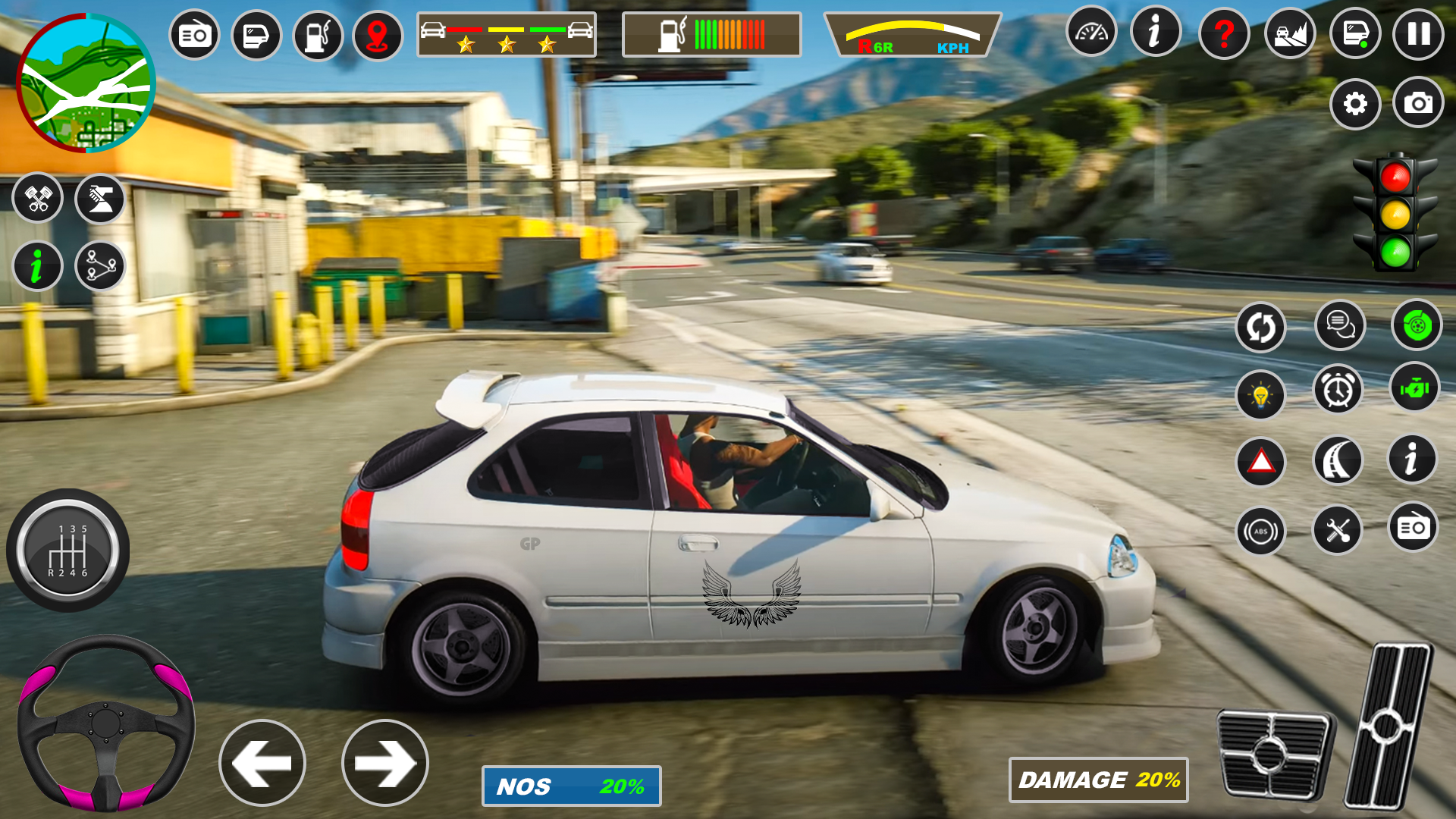The width and height of the screenshot is (1456, 819).
Task: Take a screenshot with the camera icon
Action: [1417, 105]
